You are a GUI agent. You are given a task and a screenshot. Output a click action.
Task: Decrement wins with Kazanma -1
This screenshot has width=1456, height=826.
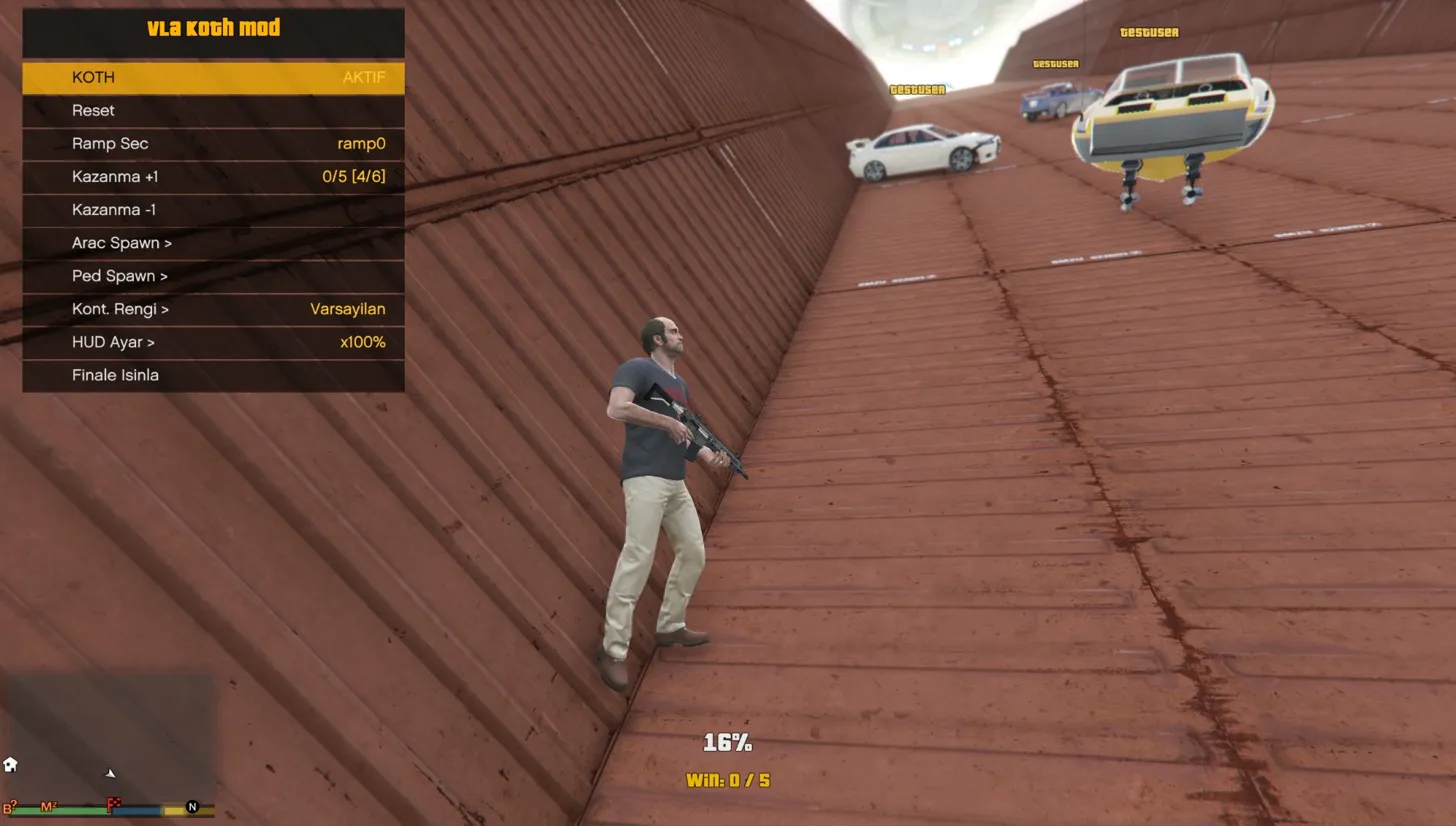click(212, 209)
